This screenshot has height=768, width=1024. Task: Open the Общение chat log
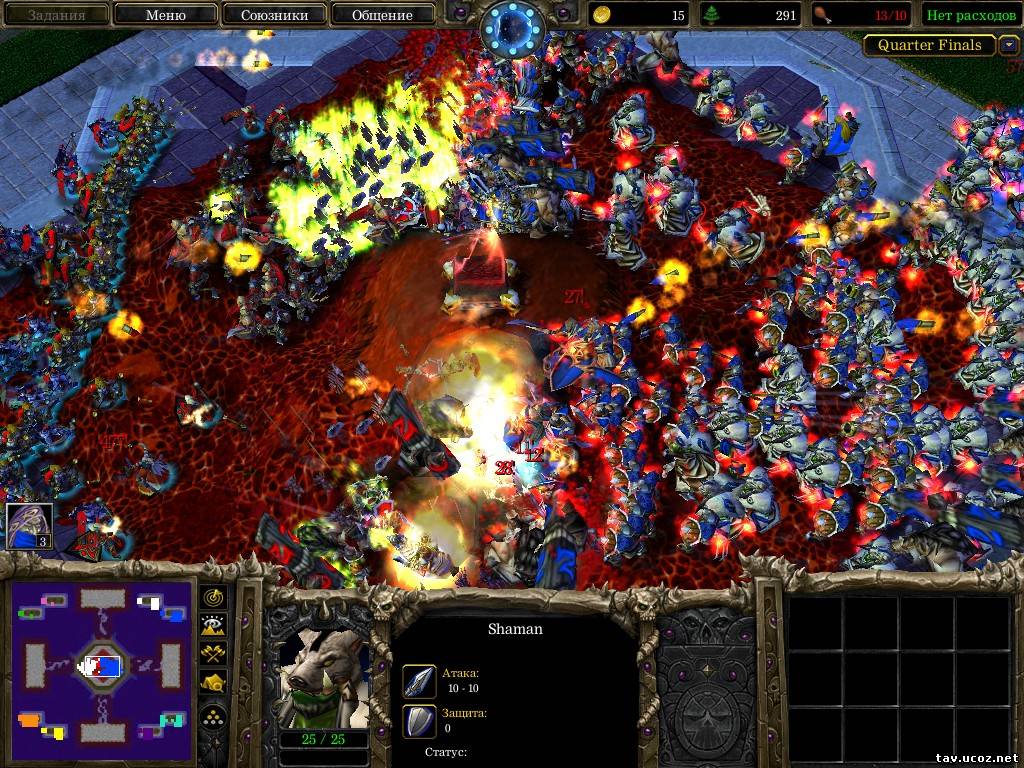pos(382,15)
